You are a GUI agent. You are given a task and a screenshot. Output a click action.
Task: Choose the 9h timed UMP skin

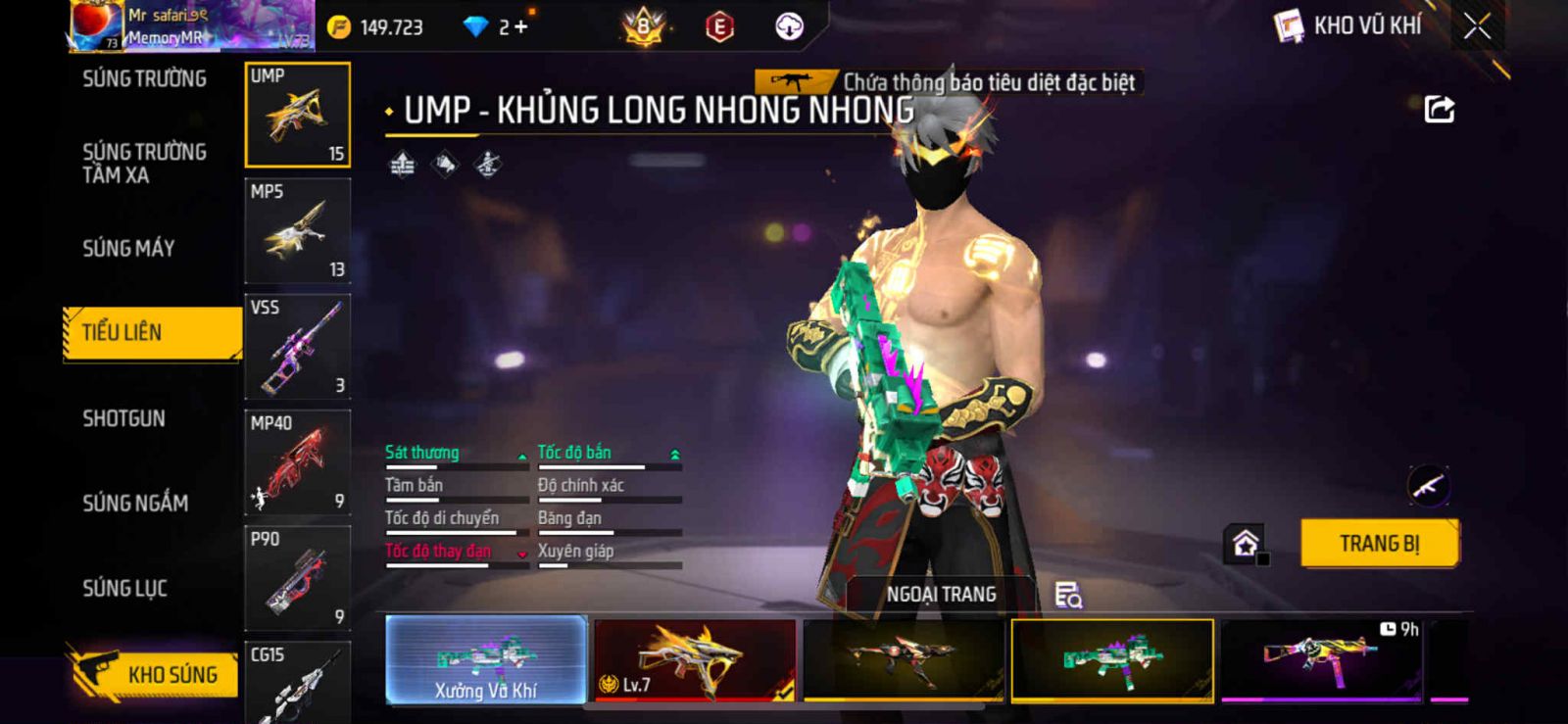coord(1321,660)
